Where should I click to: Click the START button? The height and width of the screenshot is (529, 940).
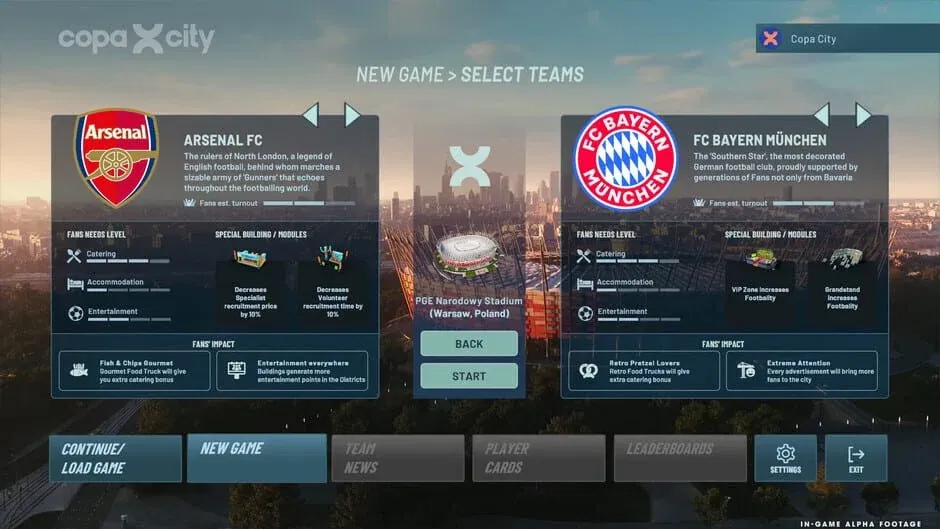[469, 376]
